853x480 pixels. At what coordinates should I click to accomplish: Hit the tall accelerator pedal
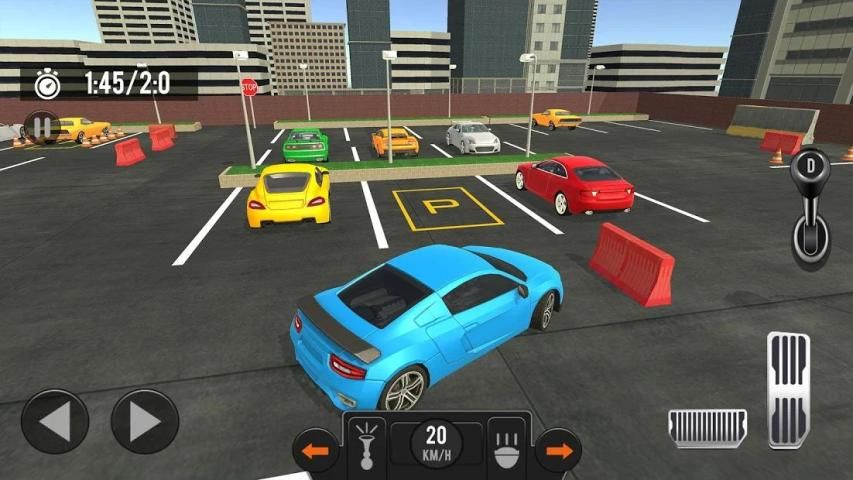(x=788, y=388)
